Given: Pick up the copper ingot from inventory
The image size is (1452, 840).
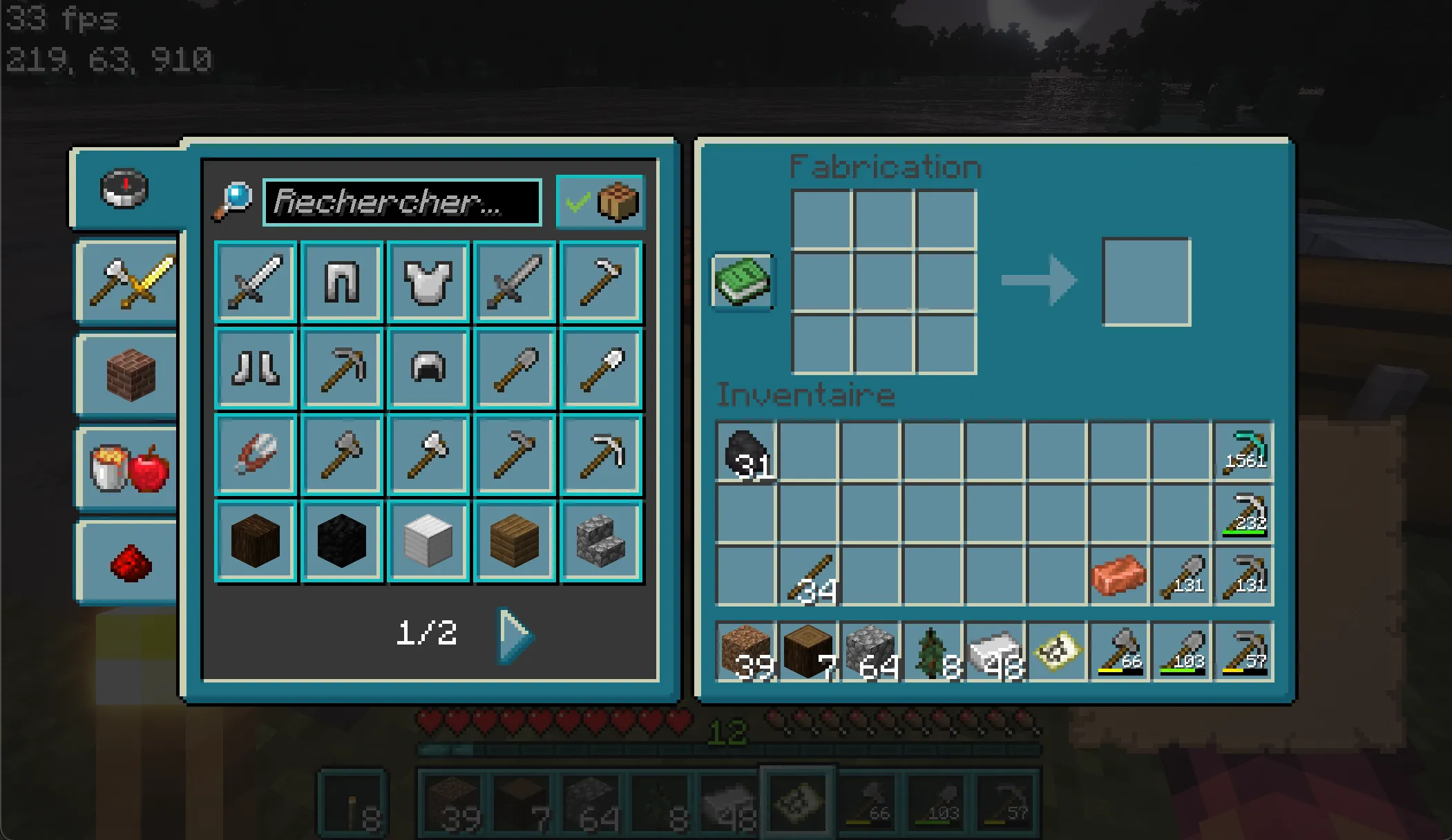Looking at the screenshot, I should coord(1119,574).
